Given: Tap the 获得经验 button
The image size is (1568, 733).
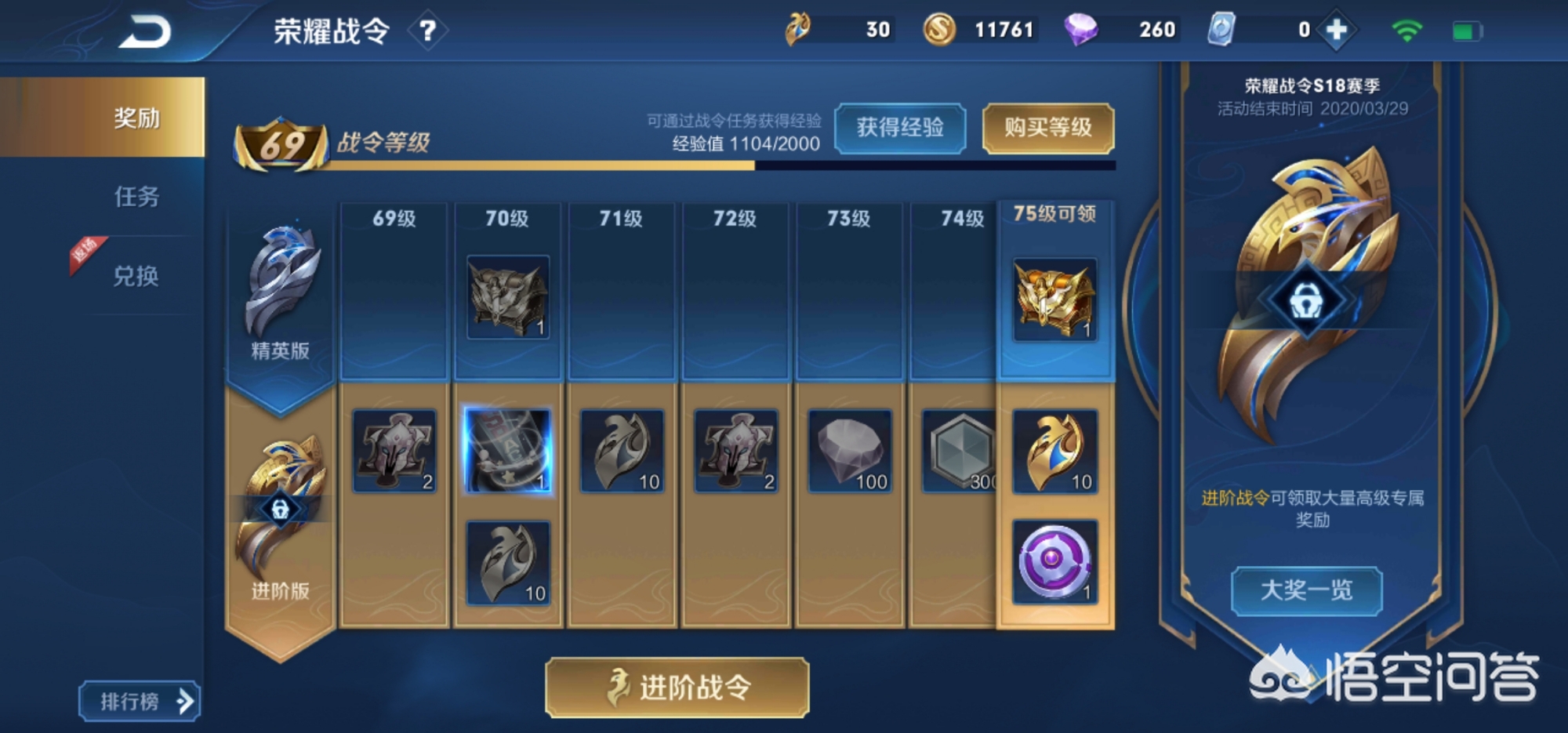Looking at the screenshot, I should (x=899, y=128).
